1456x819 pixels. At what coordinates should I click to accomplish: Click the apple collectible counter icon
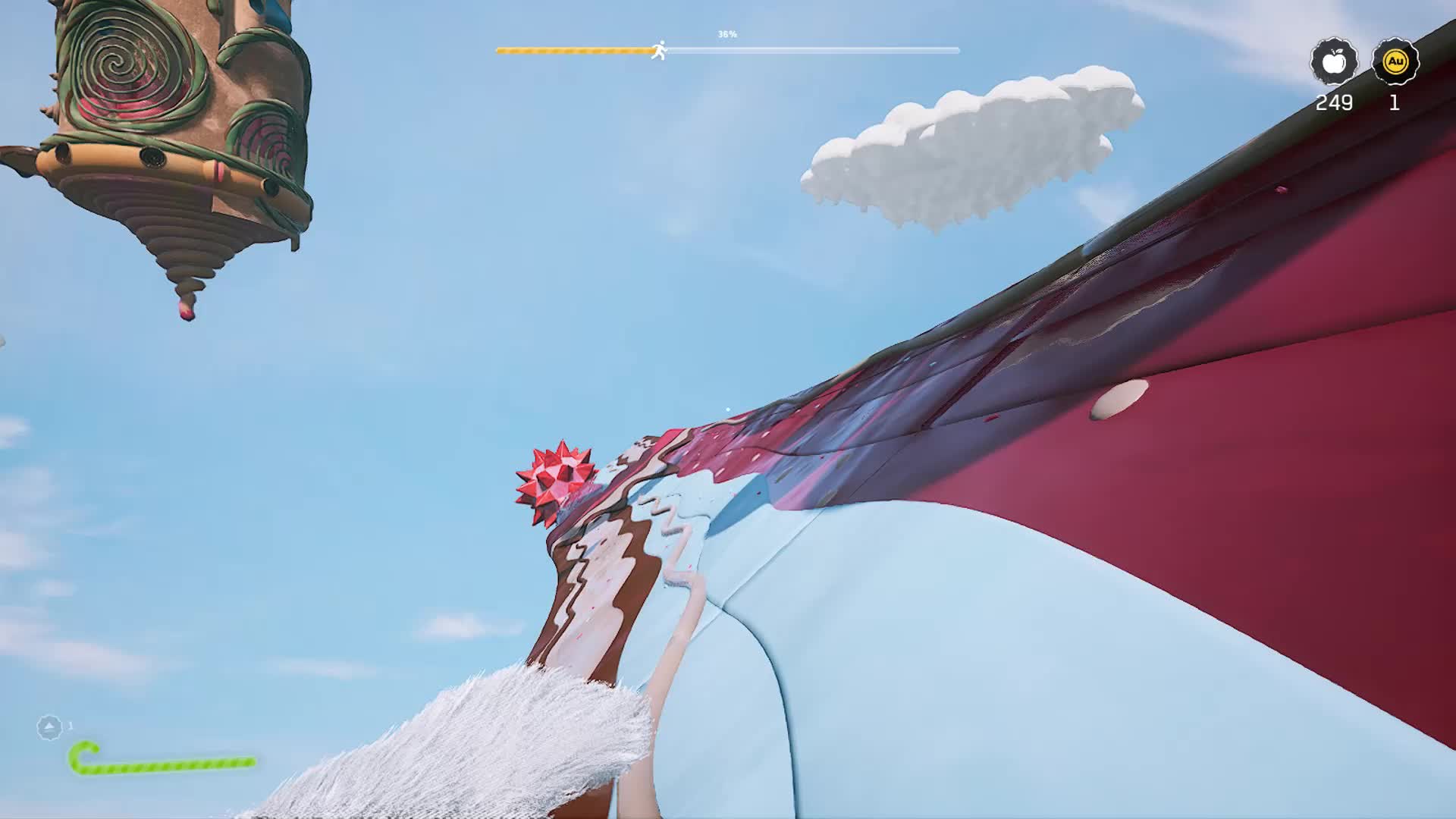pos(1334,61)
